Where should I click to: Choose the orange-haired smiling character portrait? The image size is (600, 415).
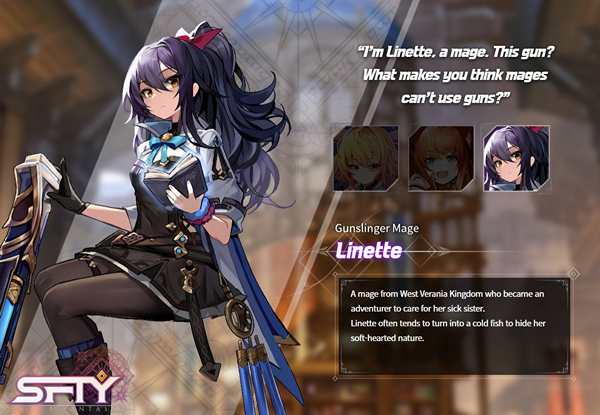[x=440, y=158]
